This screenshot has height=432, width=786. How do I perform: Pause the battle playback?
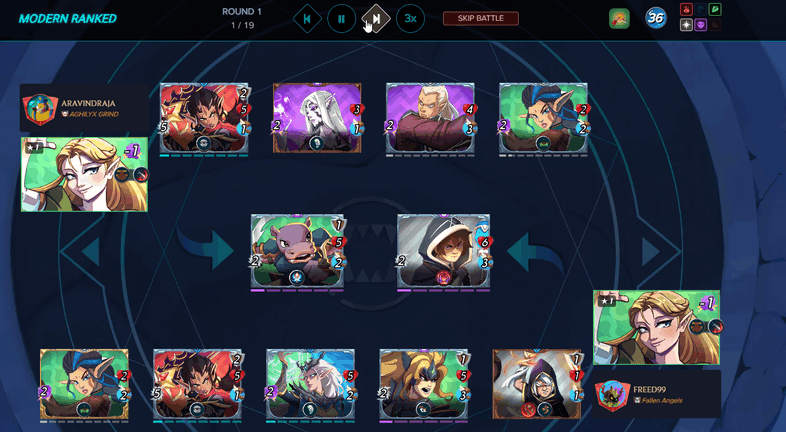[341, 18]
